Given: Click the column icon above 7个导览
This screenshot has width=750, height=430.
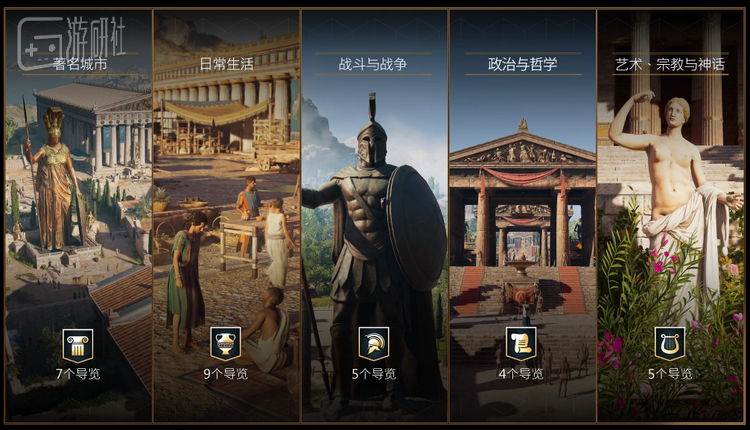Looking at the screenshot, I should pos(78,343).
